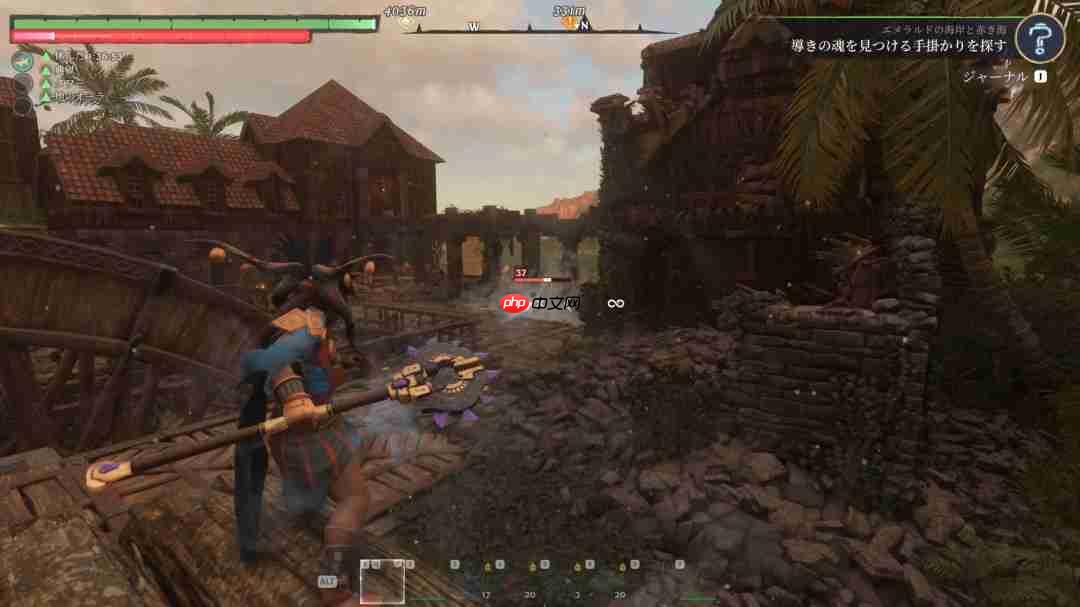
Task: Click the round teal buff icon
Action: point(22,61)
